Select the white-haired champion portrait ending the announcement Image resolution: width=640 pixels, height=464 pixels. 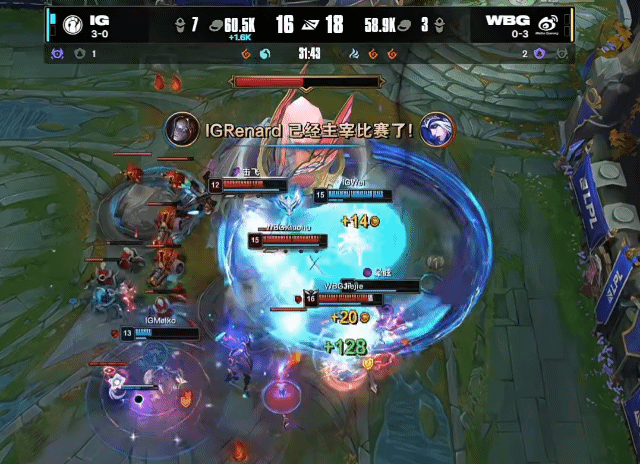point(437,128)
